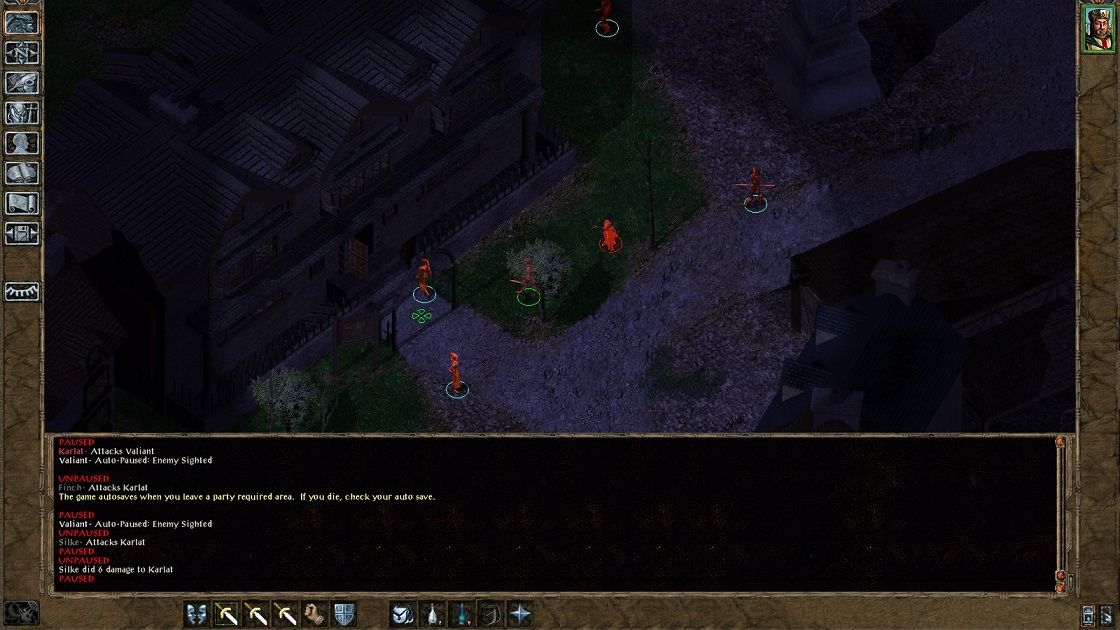The height and width of the screenshot is (630, 1120).
Task: Click the message log scrollbar
Action: pyautogui.click(x=1060, y=510)
